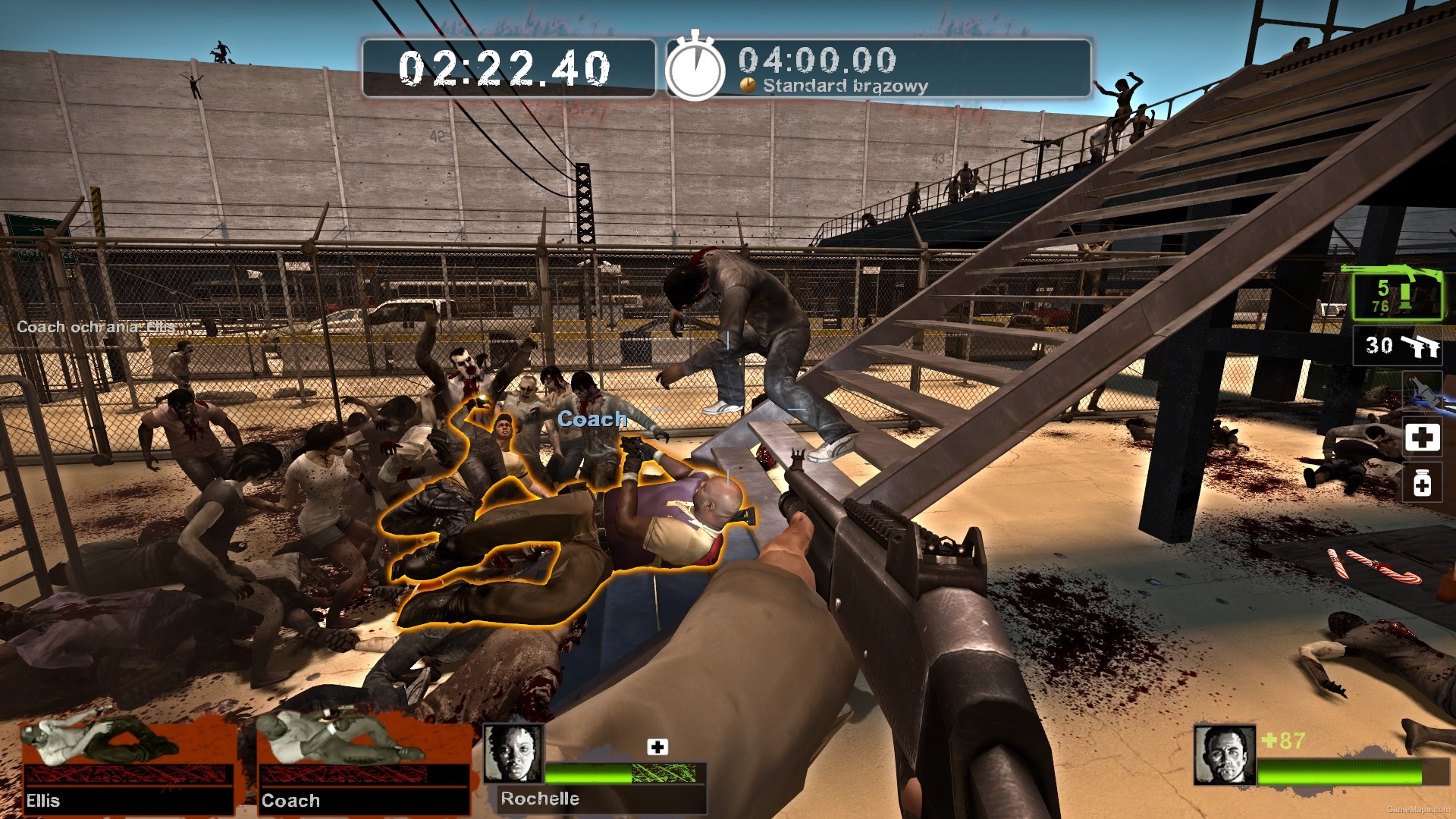This screenshot has height=819, width=1456.
Task: Select Coach's incapacitated teammate panel
Action: [x=362, y=766]
